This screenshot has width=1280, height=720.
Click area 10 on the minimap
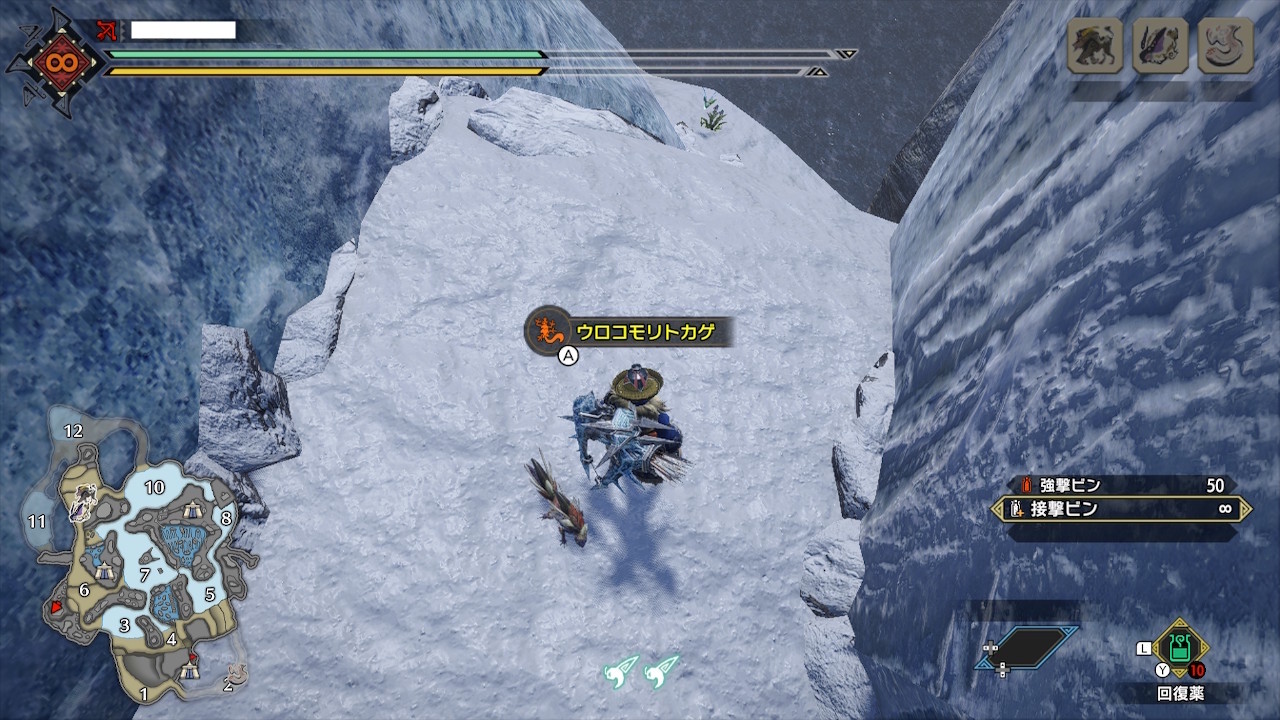[x=154, y=488]
